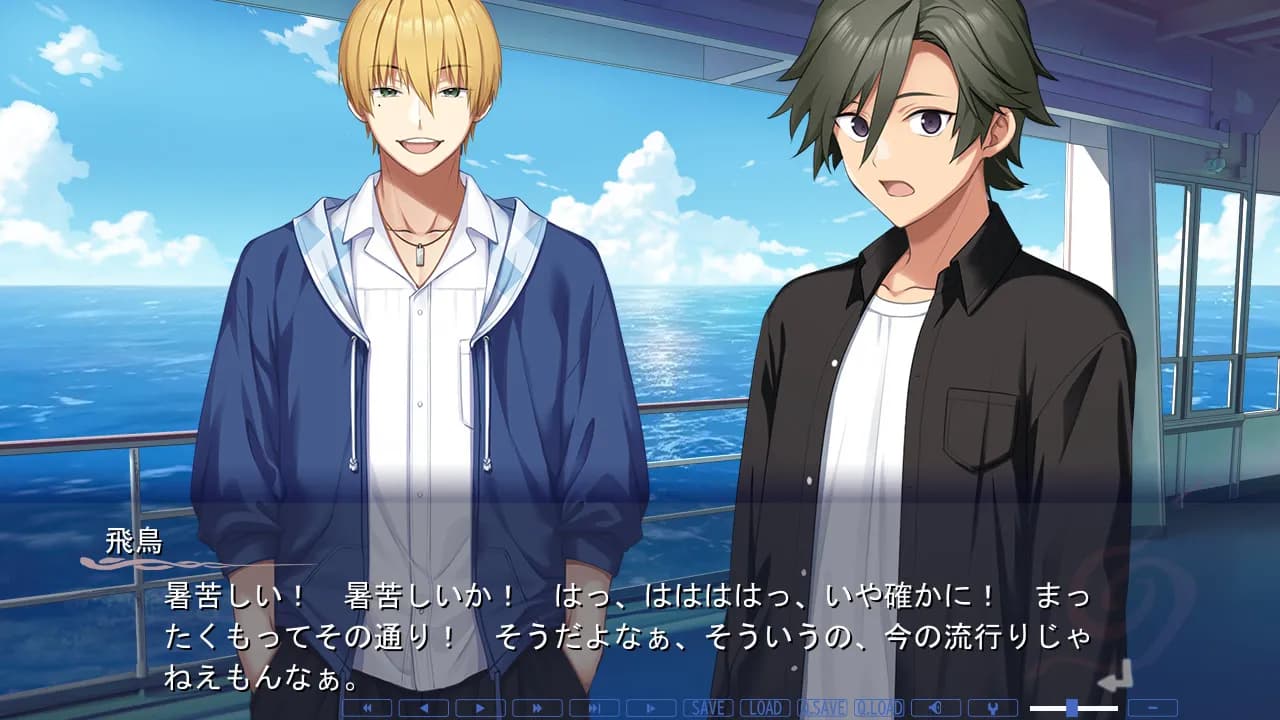Adjust the text window opacity slider
The width and height of the screenshot is (1280, 720).
coord(1072,708)
